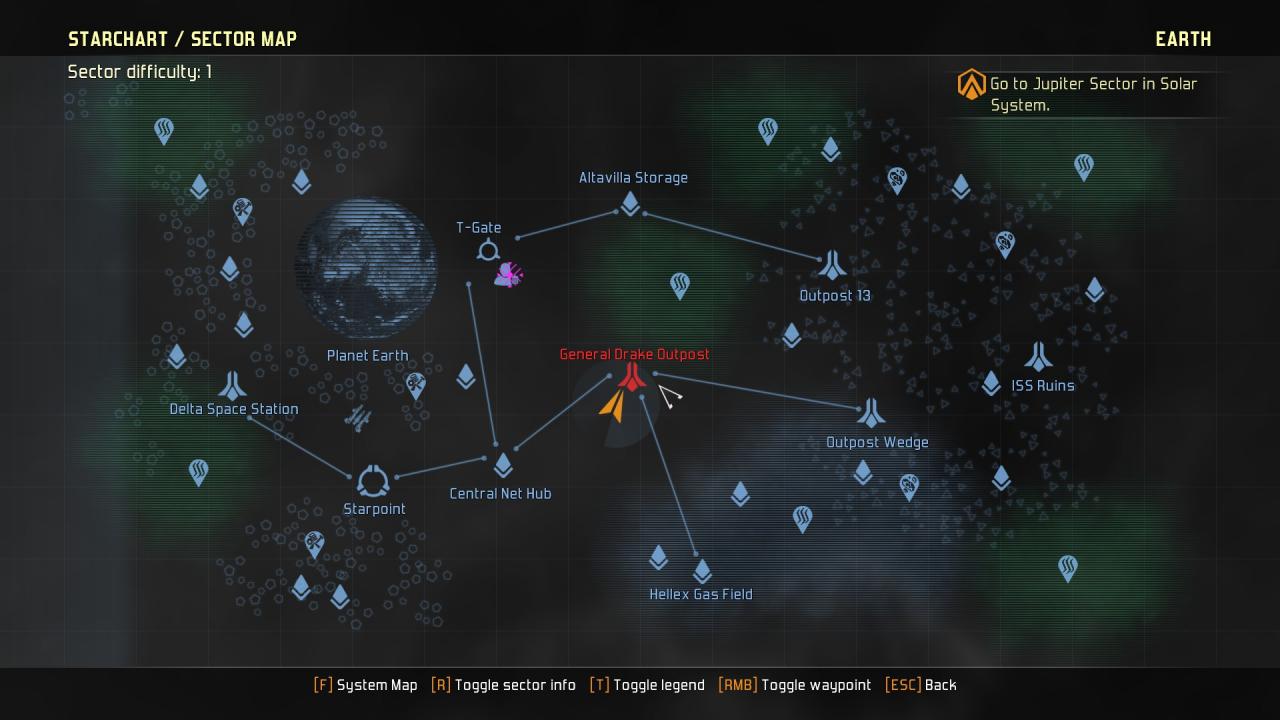The width and height of the screenshot is (1280, 720).
Task: Select the Starpoint ring marker
Action: pos(373,480)
